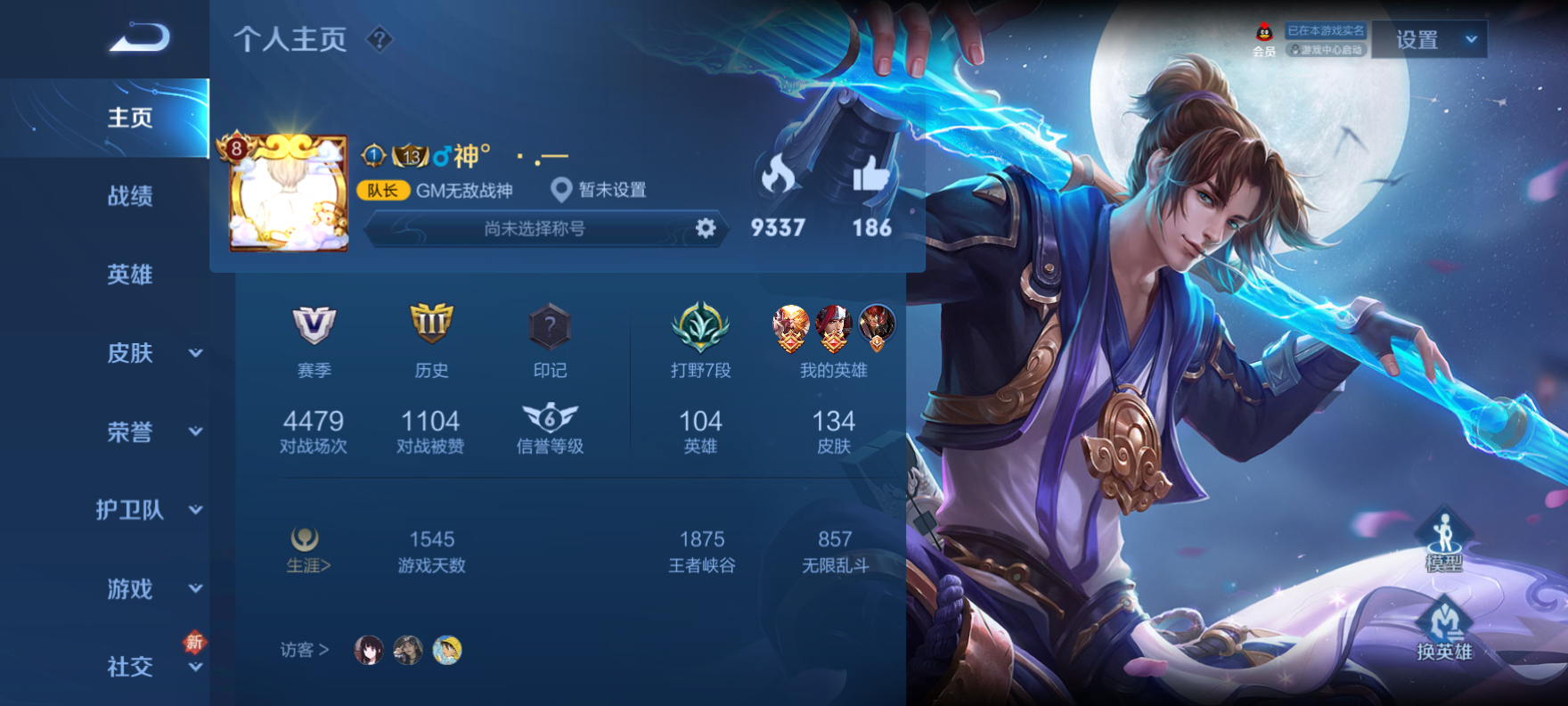Click the player avatar portrait
This screenshot has width=1568, height=706.
pyautogui.click(x=289, y=194)
